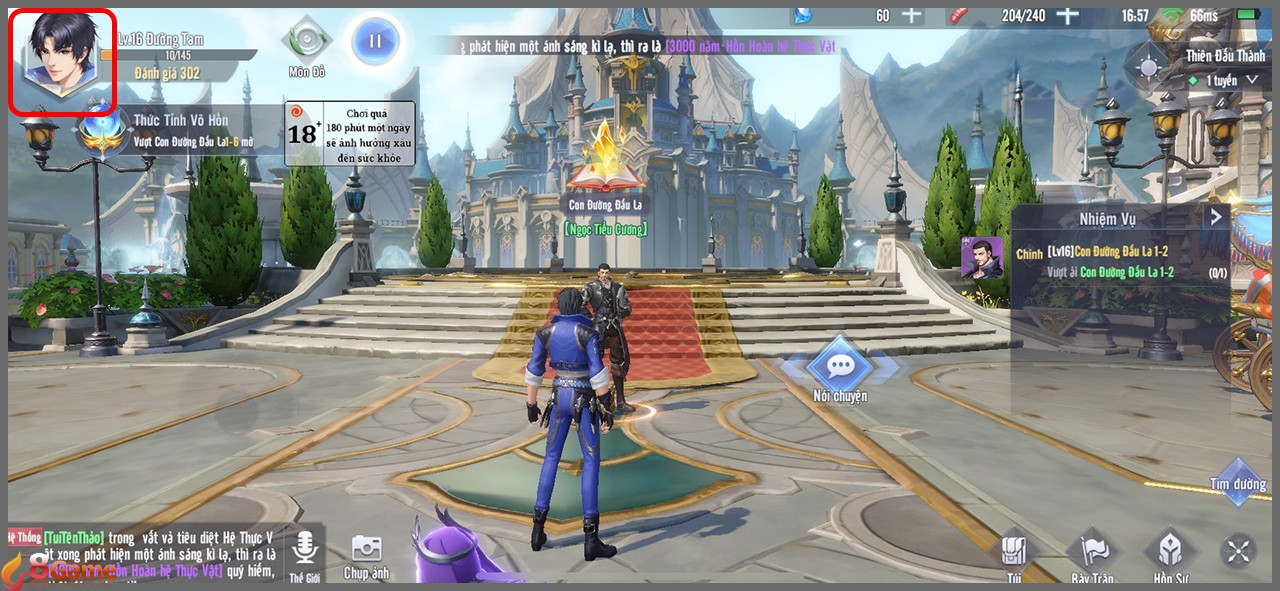
Task: Add more blue diamonds with plus
Action: [911, 15]
